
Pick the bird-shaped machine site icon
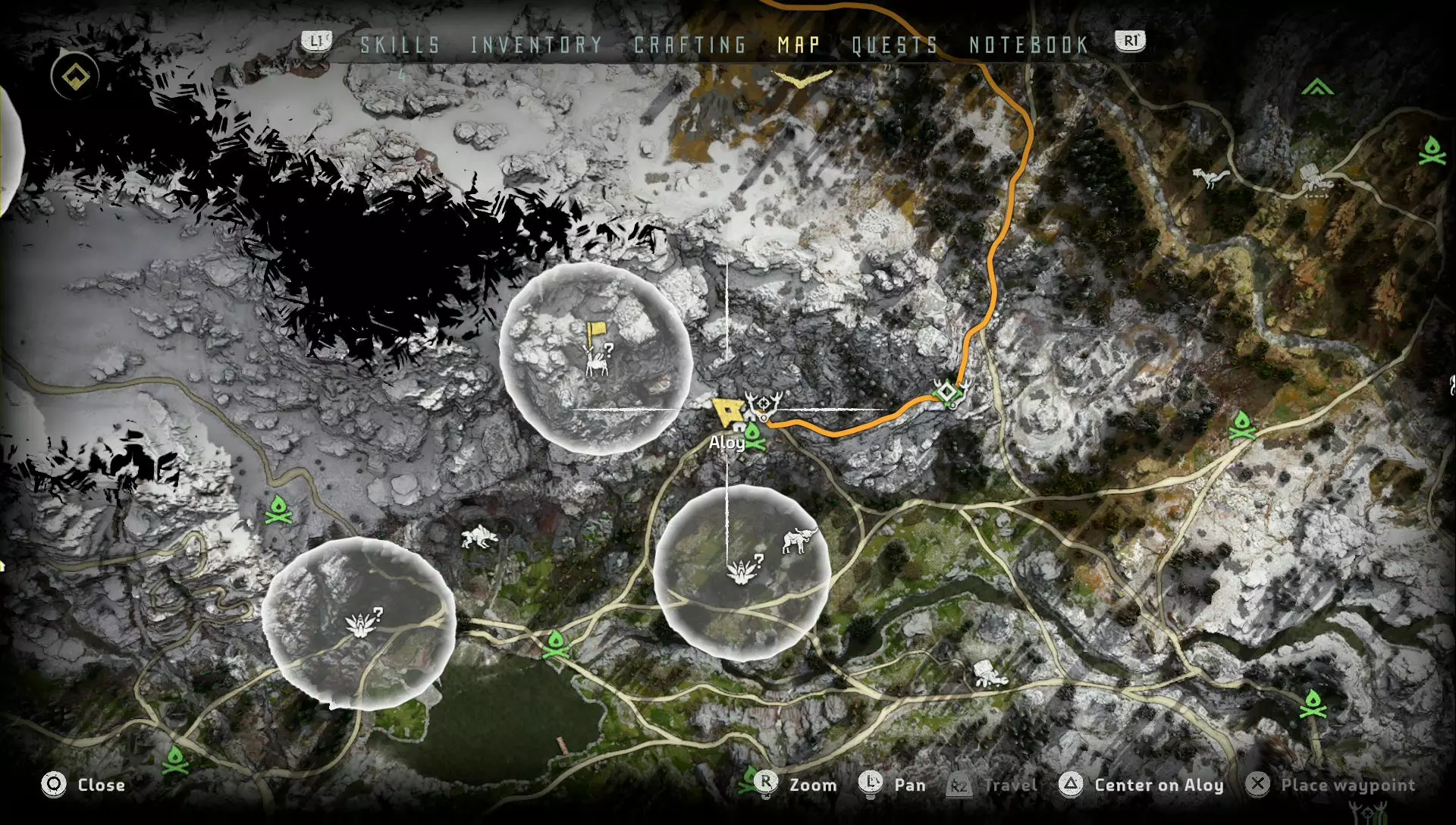1209,177
